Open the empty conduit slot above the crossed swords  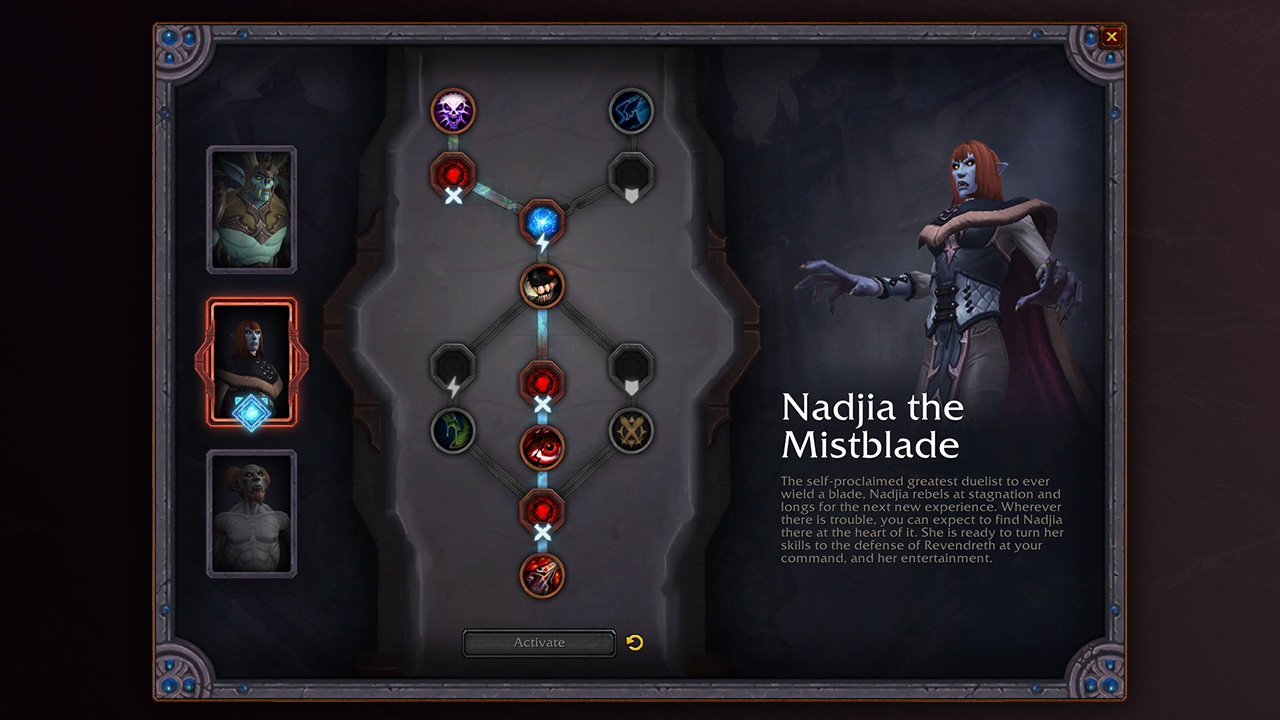click(631, 365)
